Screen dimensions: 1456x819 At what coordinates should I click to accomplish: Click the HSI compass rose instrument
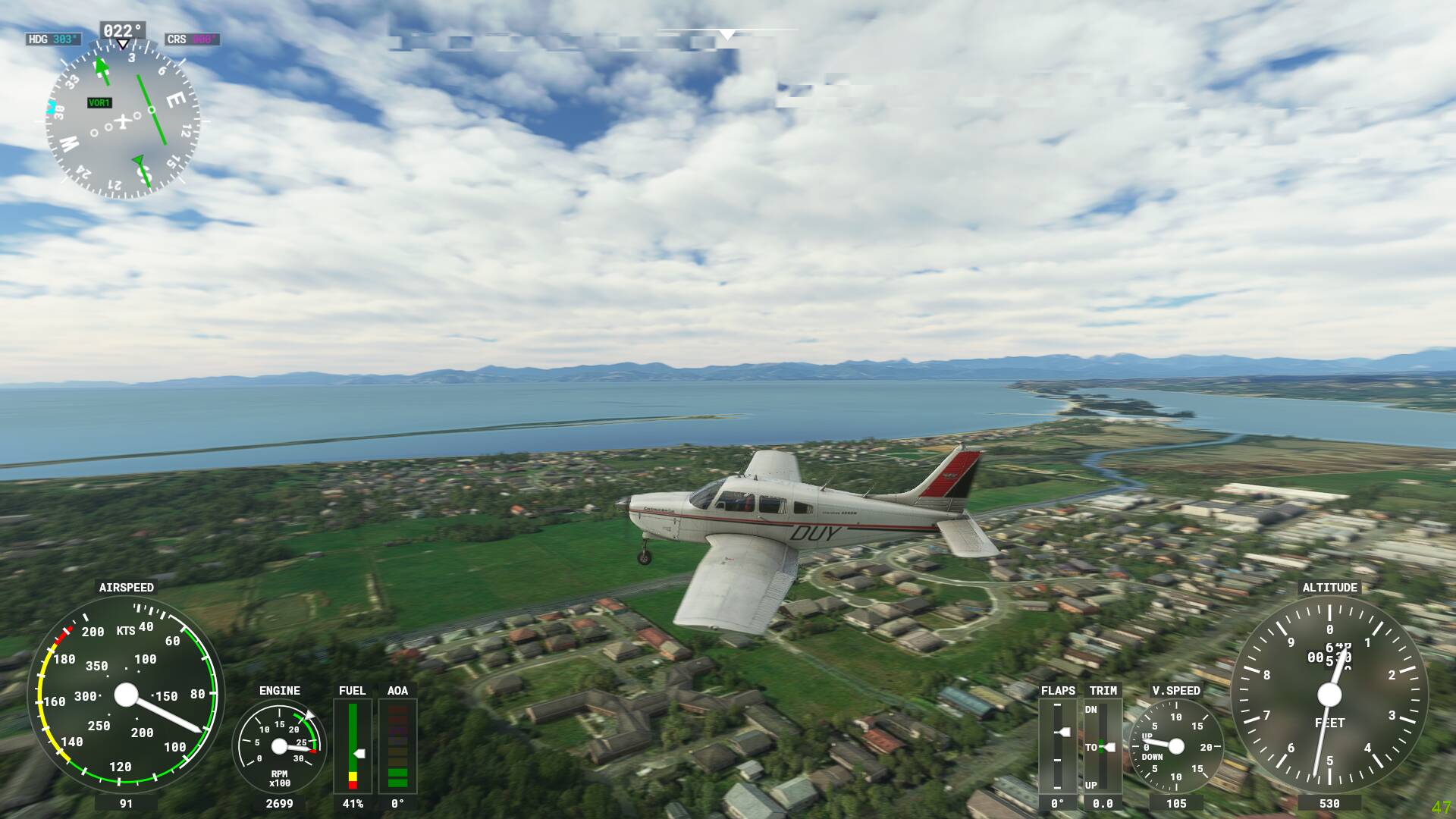pos(122,120)
